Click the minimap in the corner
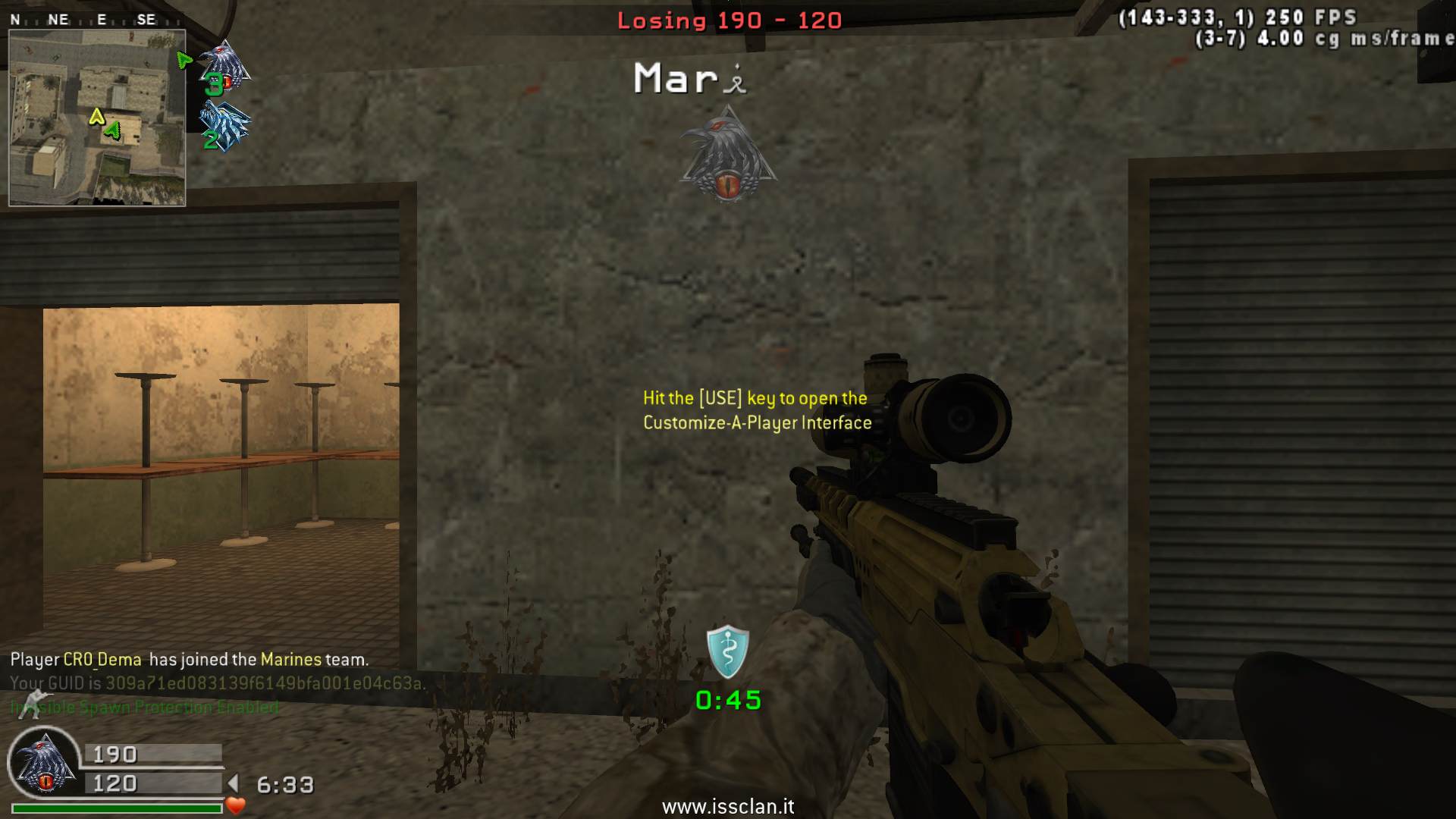The width and height of the screenshot is (1456, 819). pyautogui.click(x=97, y=118)
